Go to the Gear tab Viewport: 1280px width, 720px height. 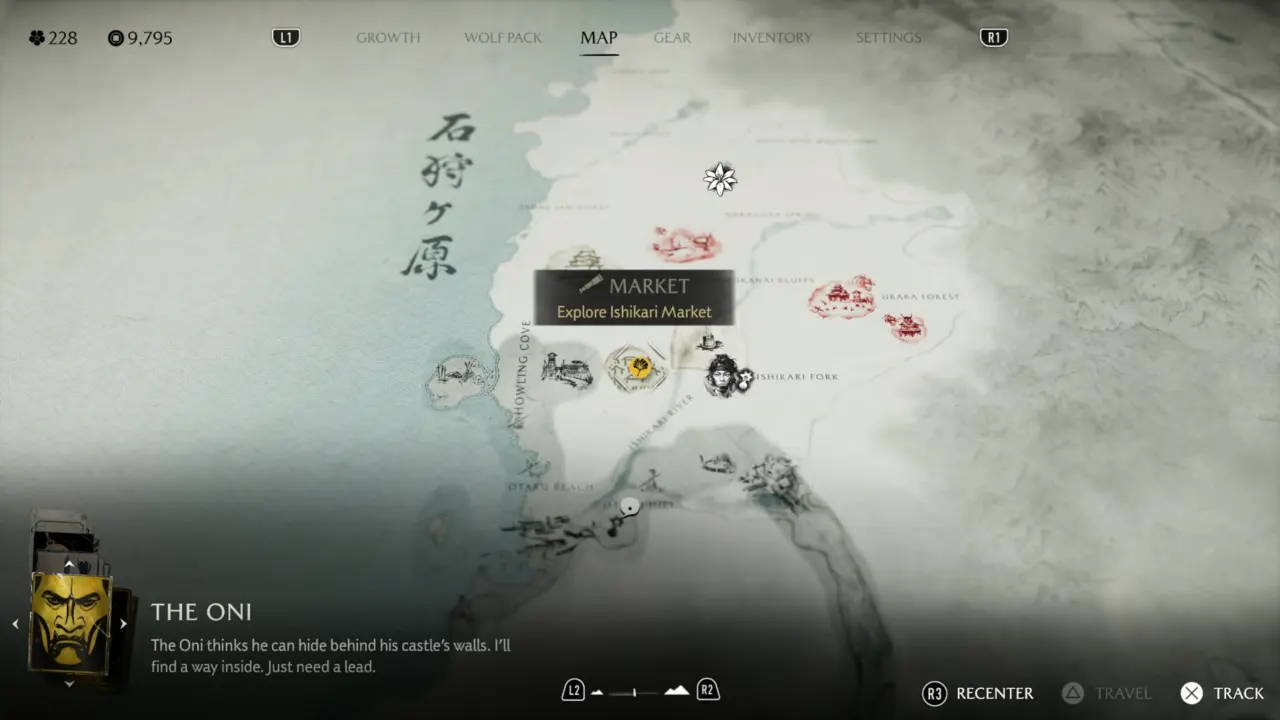click(672, 38)
